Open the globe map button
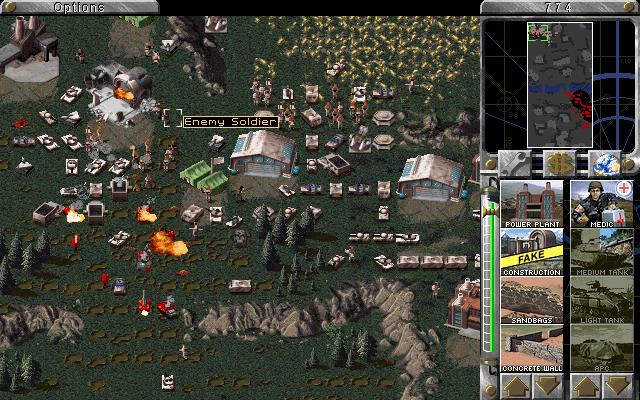 pyautogui.click(x=606, y=163)
